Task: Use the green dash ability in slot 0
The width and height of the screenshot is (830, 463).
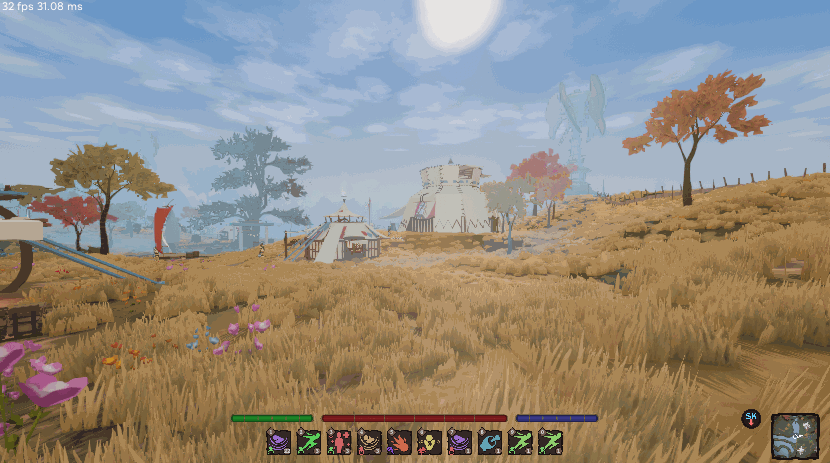Action: (550, 441)
